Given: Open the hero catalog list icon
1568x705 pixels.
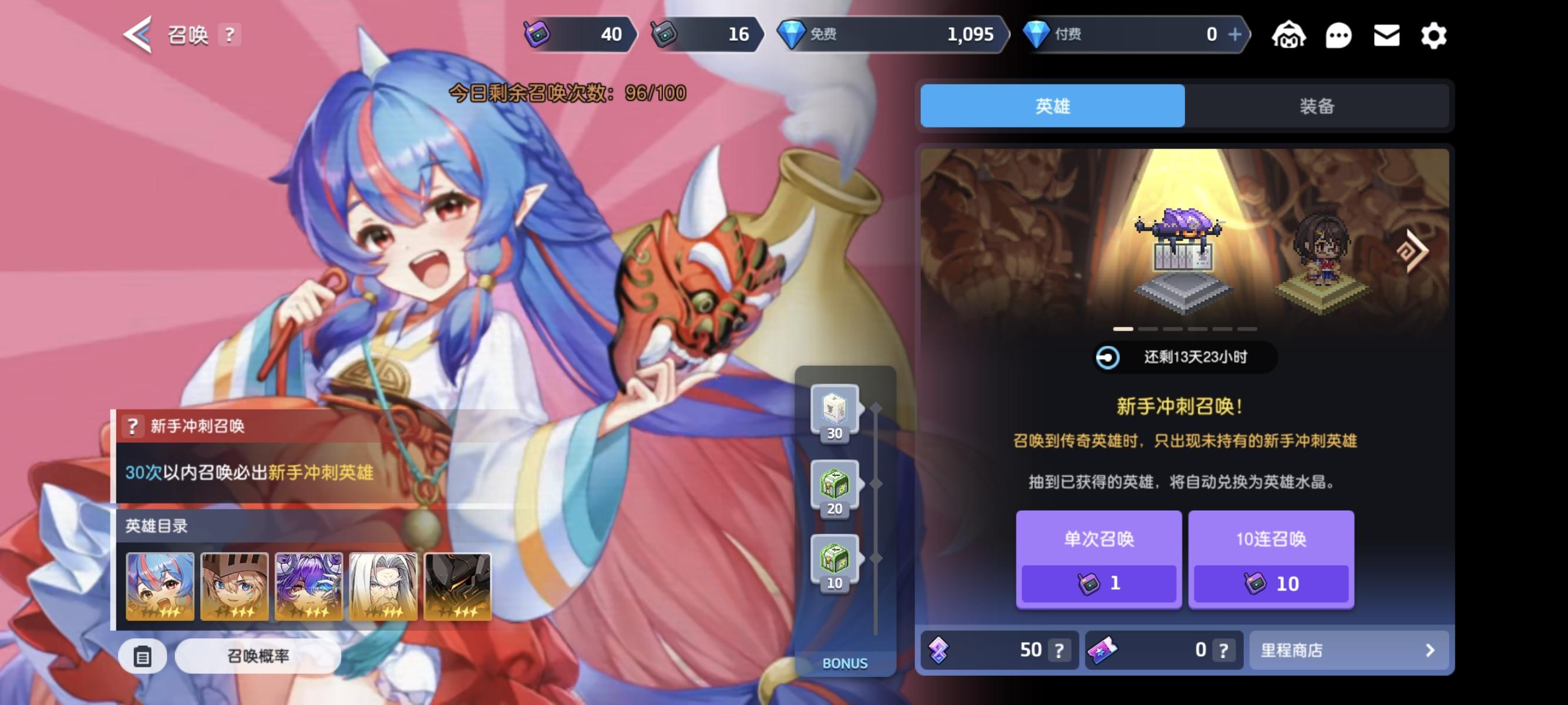Looking at the screenshot, I should pos(143,657).
